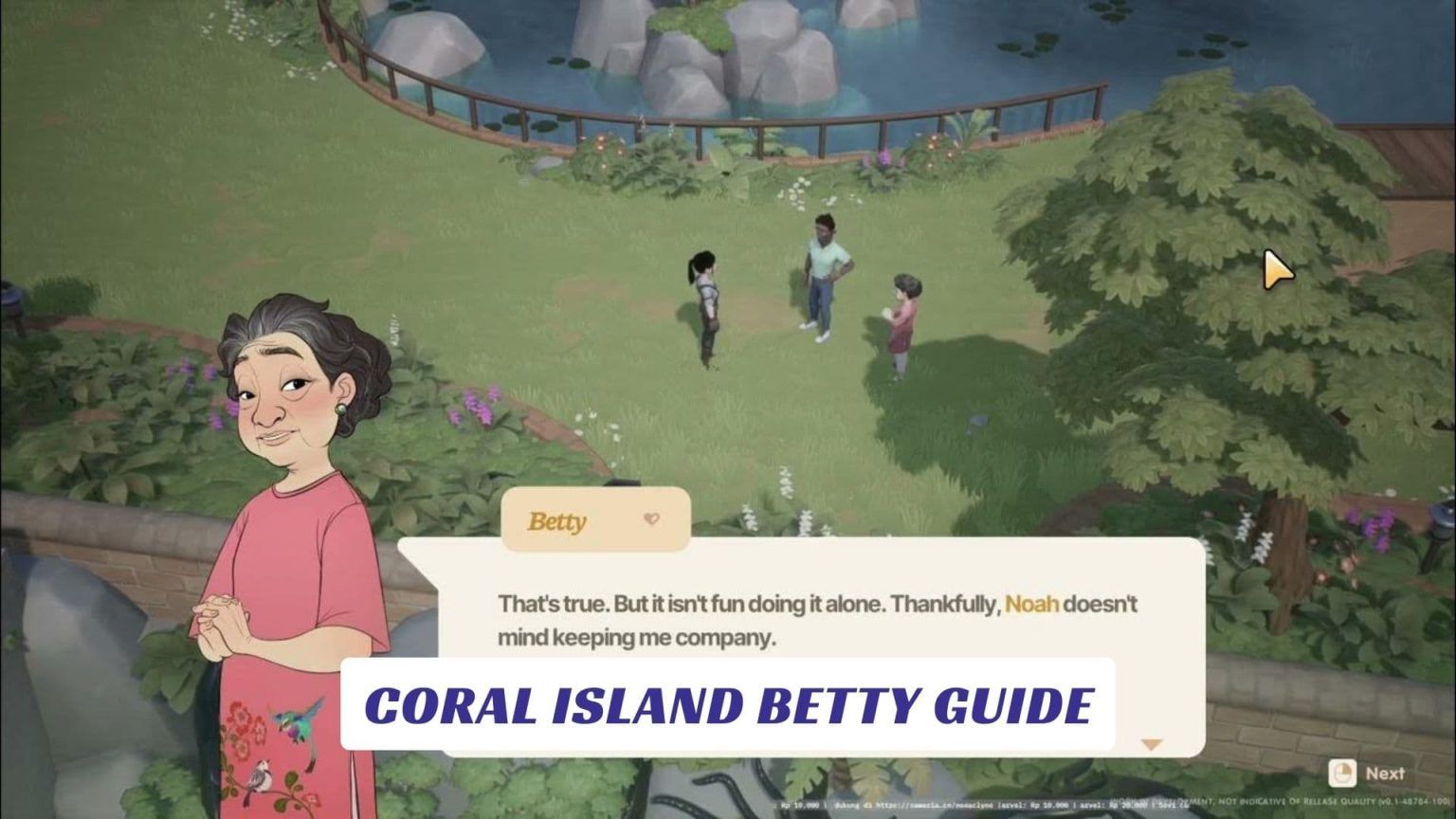Click the heart icon on Betty's nameplate

click(649, 519)
